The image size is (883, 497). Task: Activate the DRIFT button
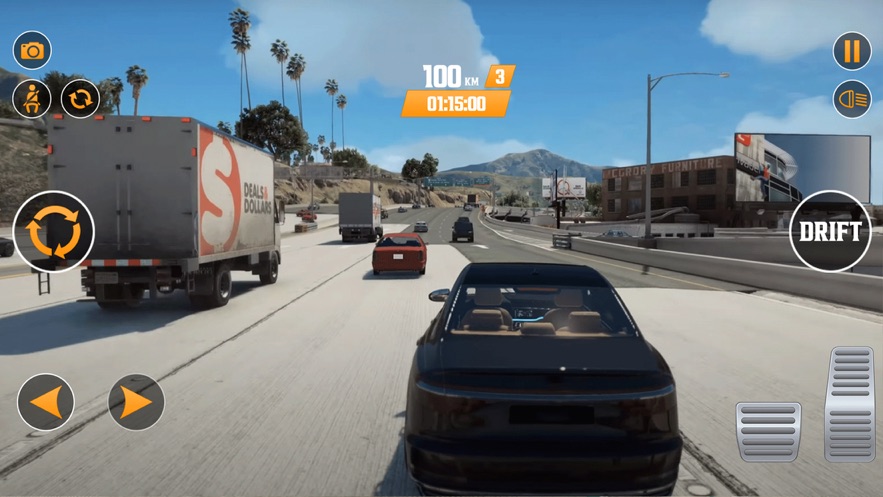(830, 232)
